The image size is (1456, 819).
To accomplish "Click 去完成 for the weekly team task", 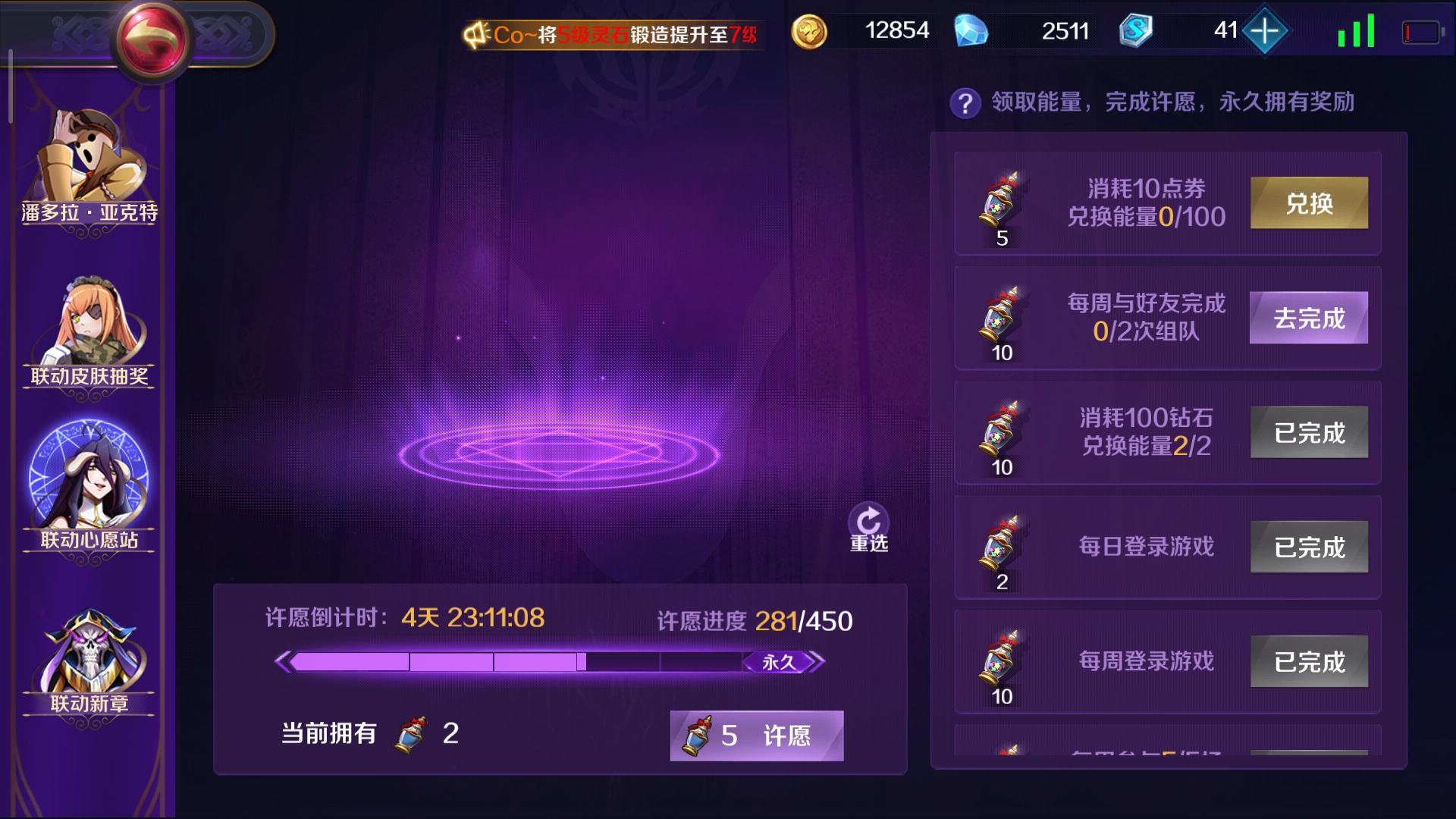I will click(x=1308, y=318).
